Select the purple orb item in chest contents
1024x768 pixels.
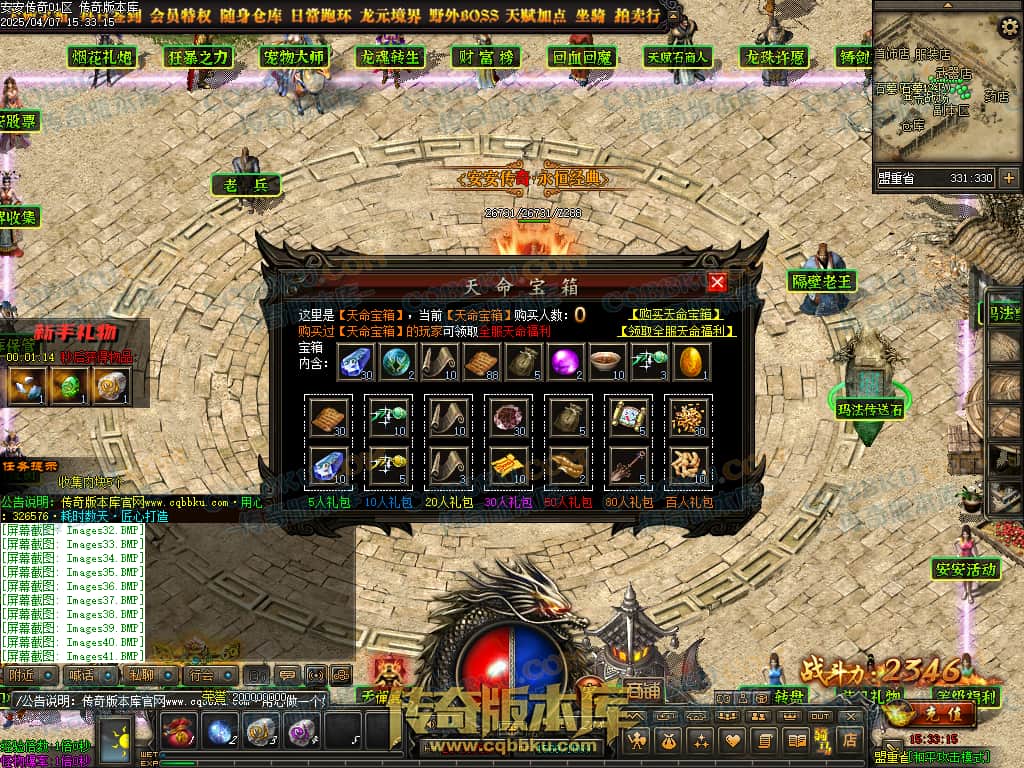tap(567, 362)
